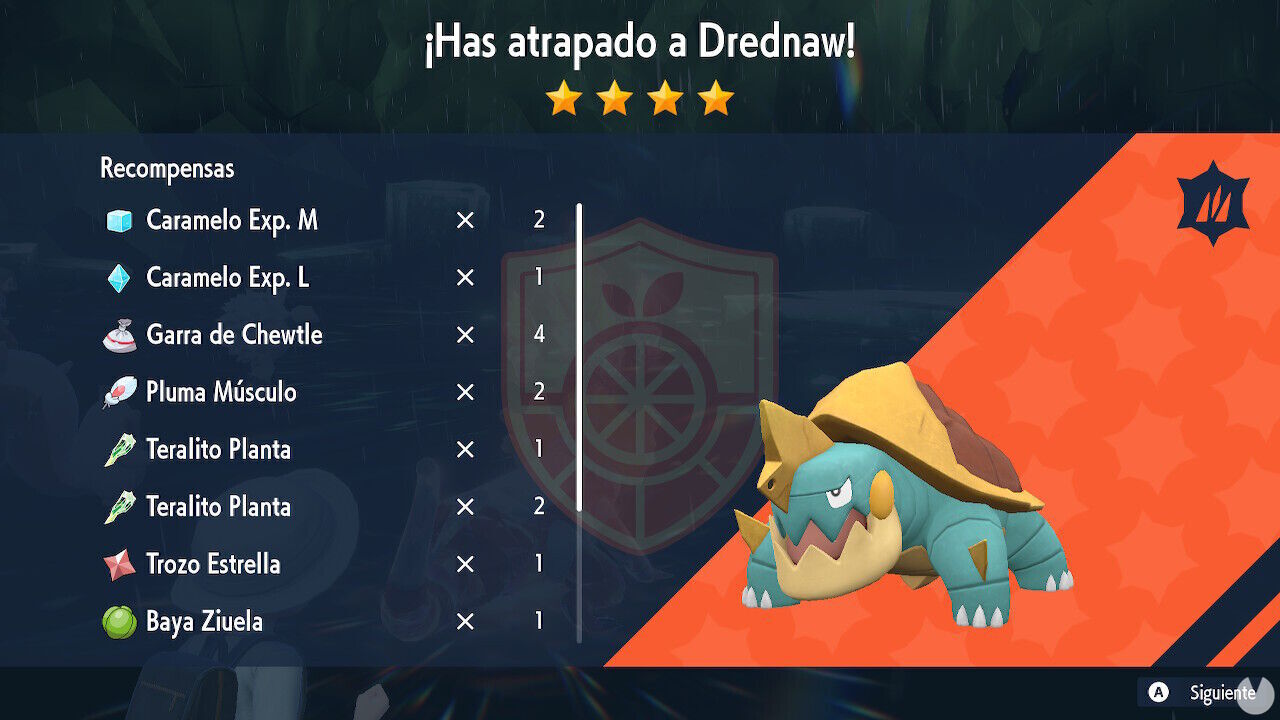Select the Pluma Músculo feather icon
1280x720 pixels.
click(121, 392)
